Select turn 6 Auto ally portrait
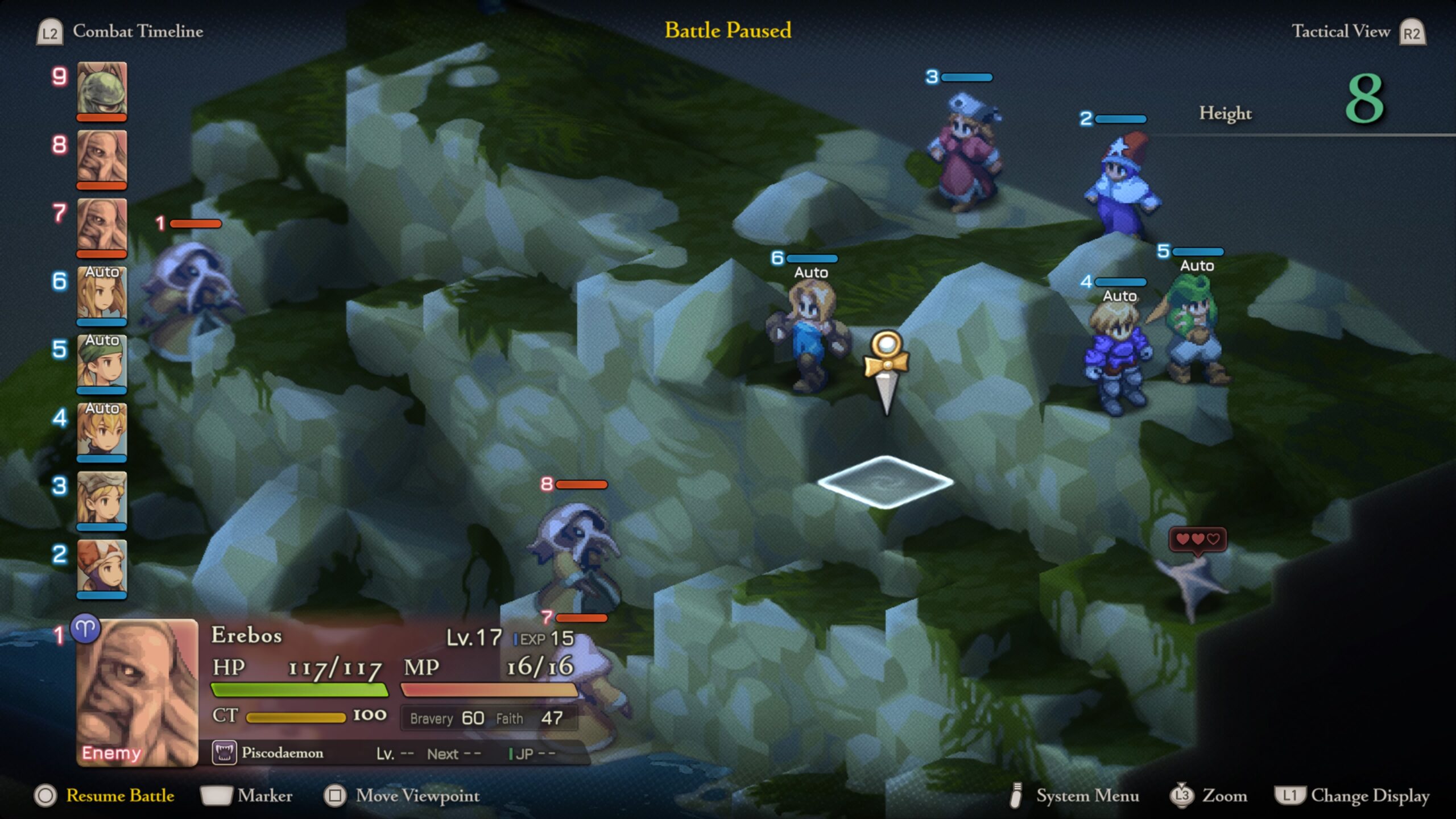This screenshot has height=819, width=1456. pos(102,294)
